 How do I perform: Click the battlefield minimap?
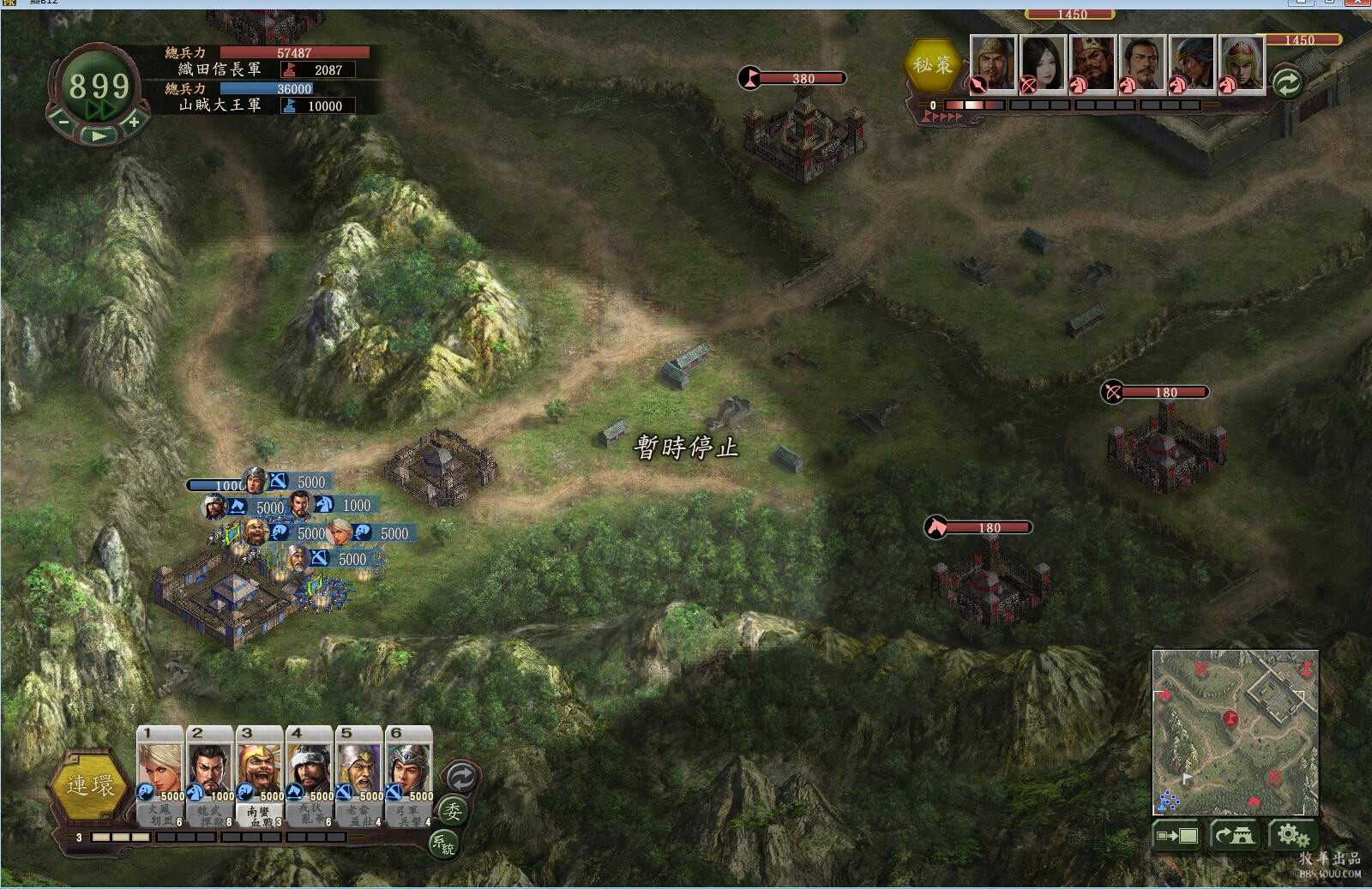pyautogui.click(x=1235, y=731)
